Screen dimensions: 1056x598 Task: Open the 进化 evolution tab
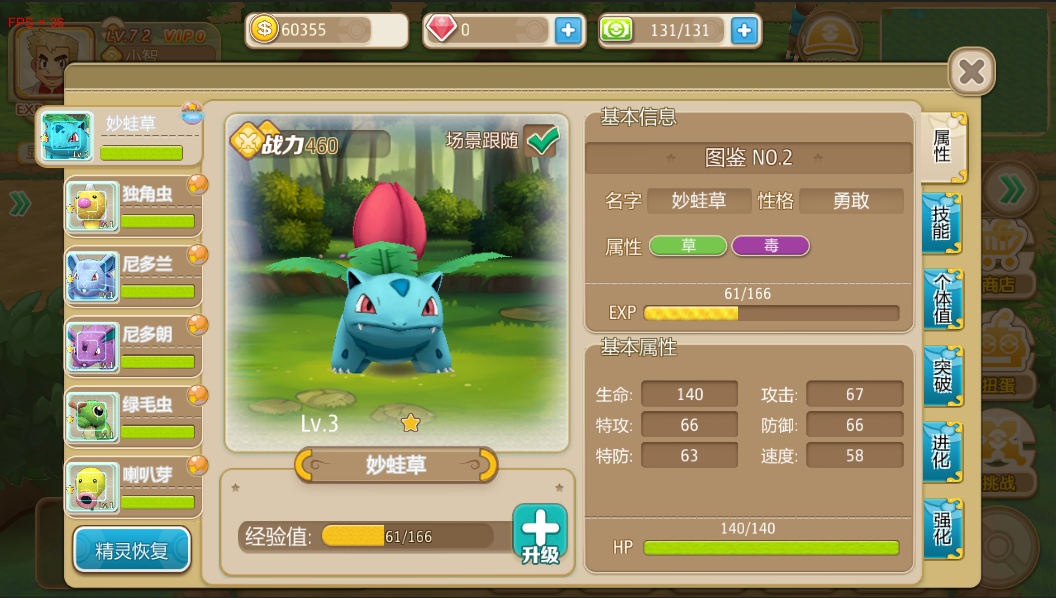click(x=942, y=452)
